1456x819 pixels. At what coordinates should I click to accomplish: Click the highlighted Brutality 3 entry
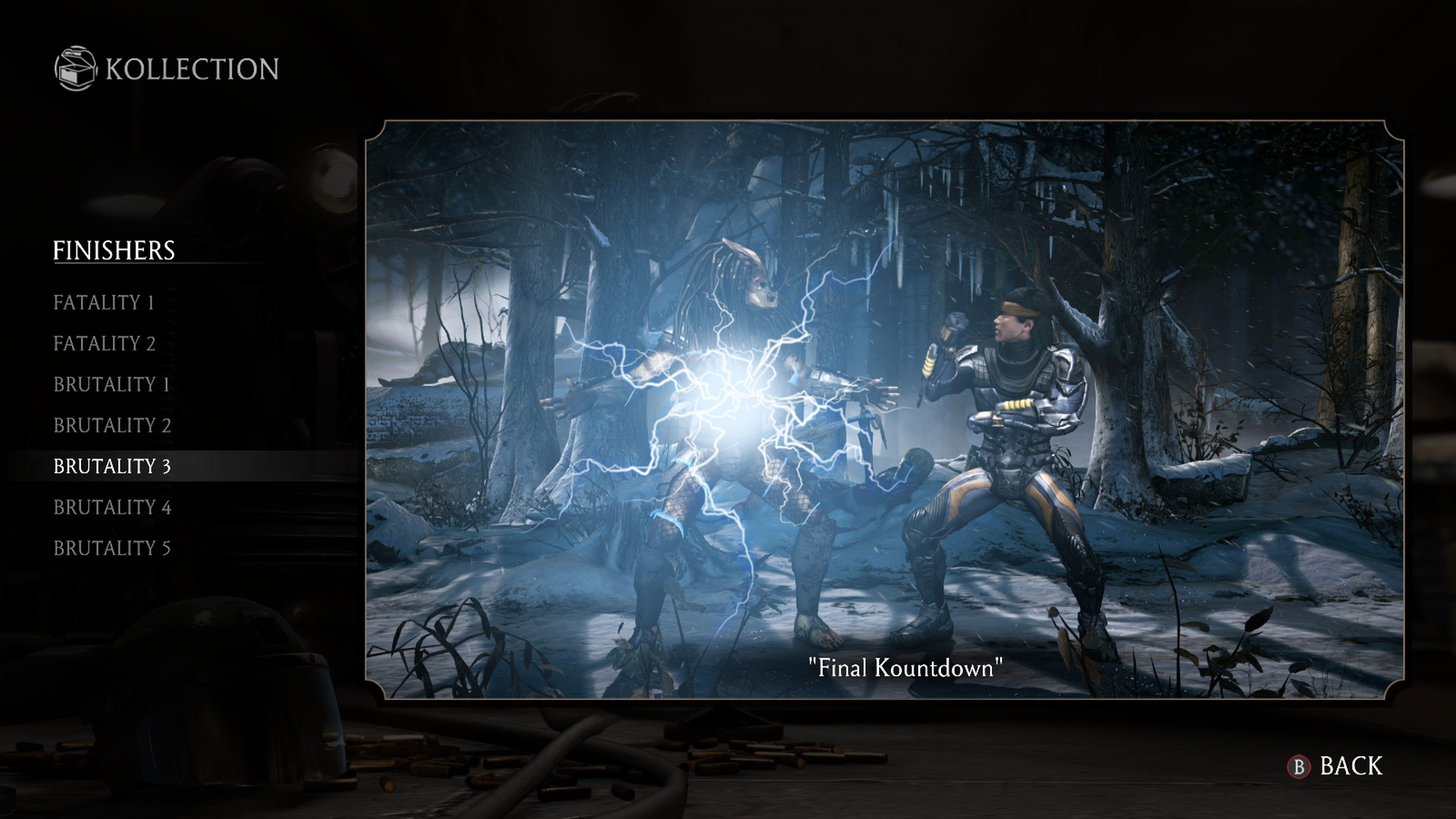click(x=114, y=466)
